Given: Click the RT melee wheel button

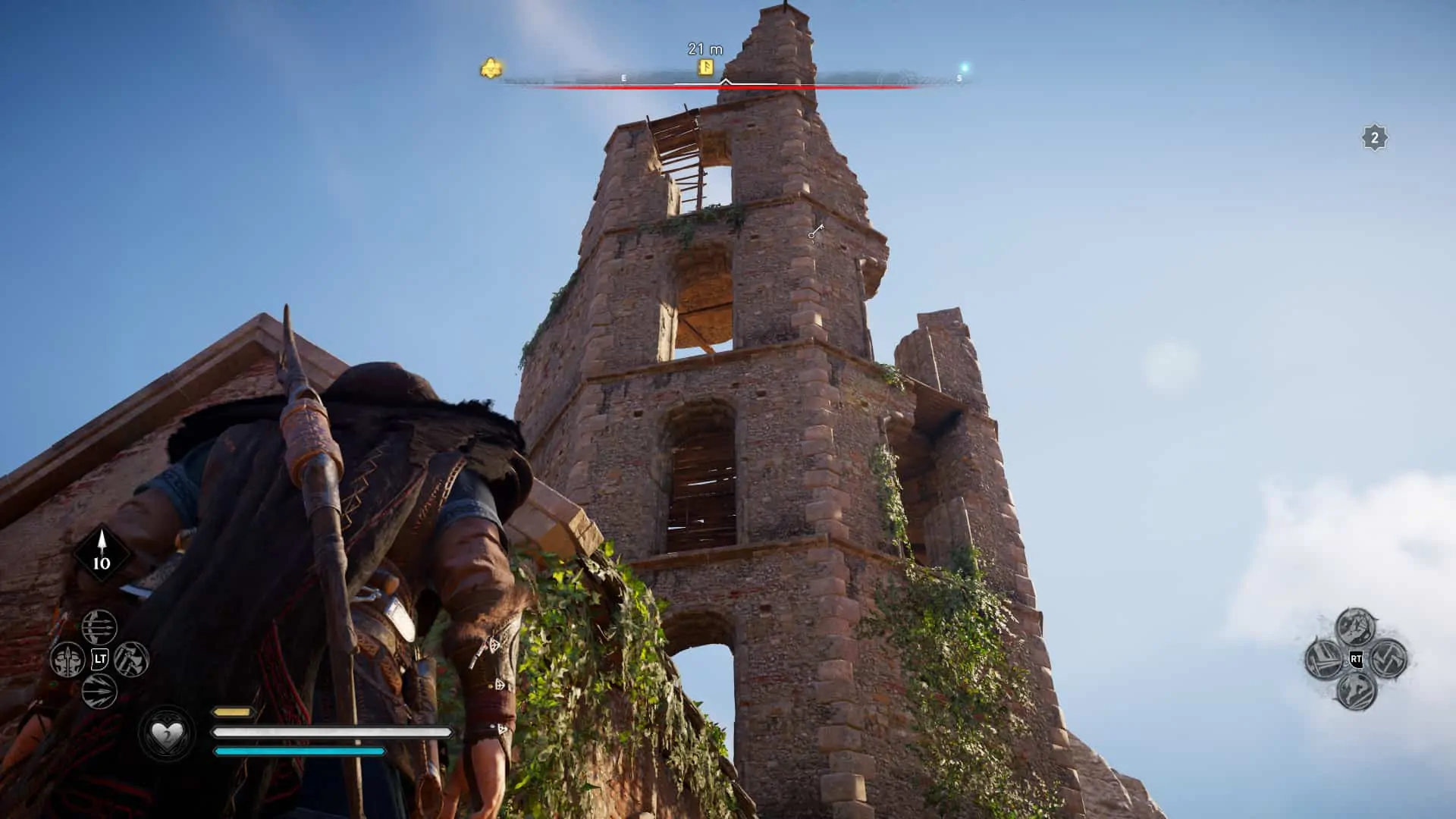Looking at the screenshot, I should pyautogui.click(x=1357, y=659).
